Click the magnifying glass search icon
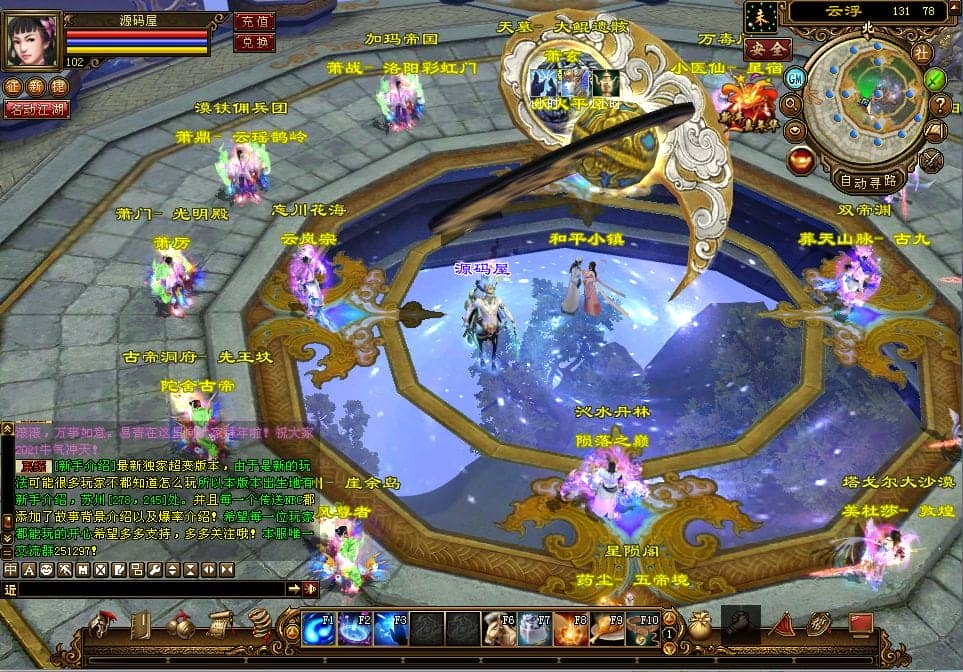The height and width of the screenshot is (672, 963). (x=792, y=103)
